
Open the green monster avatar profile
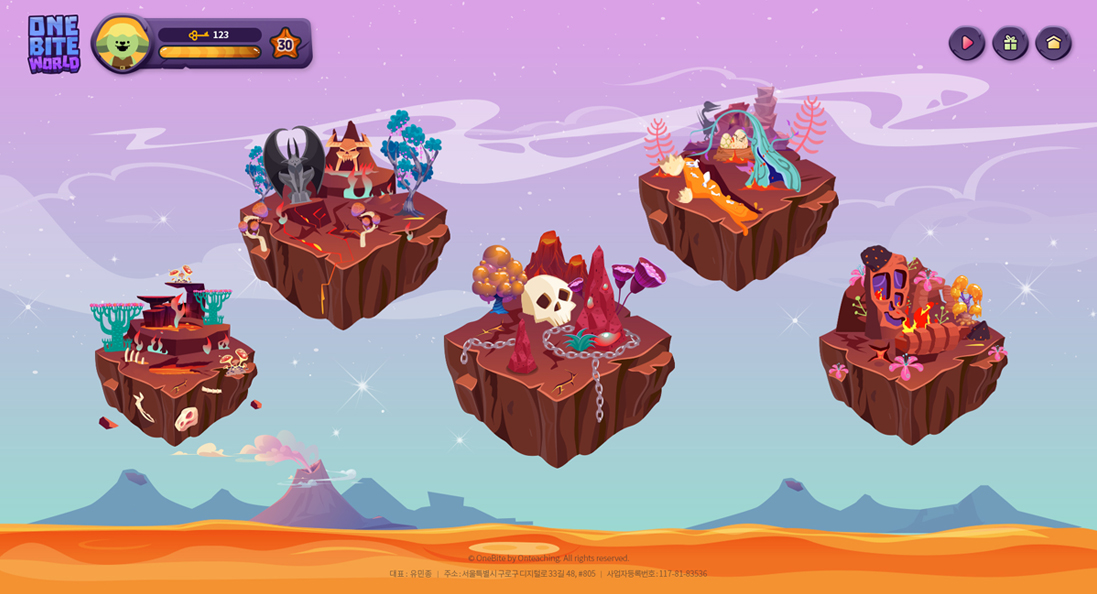tap(122, 43)
